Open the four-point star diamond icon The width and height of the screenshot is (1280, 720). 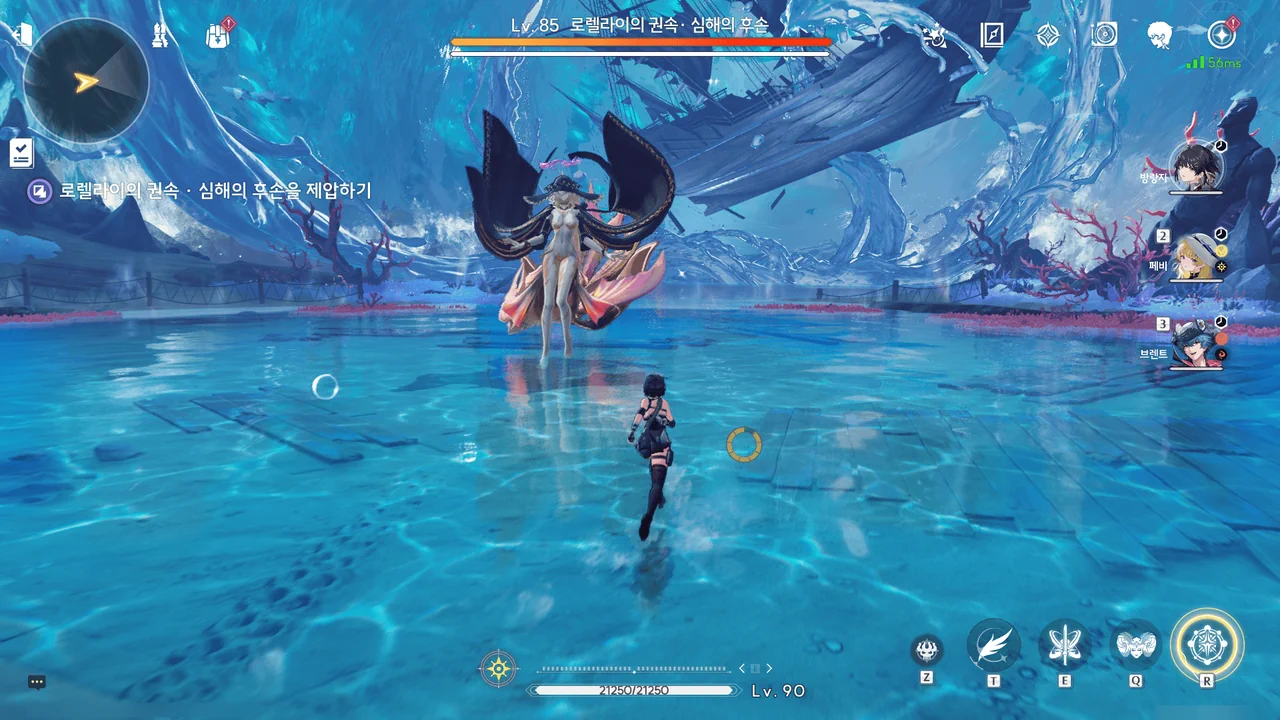pos(1047,36)
